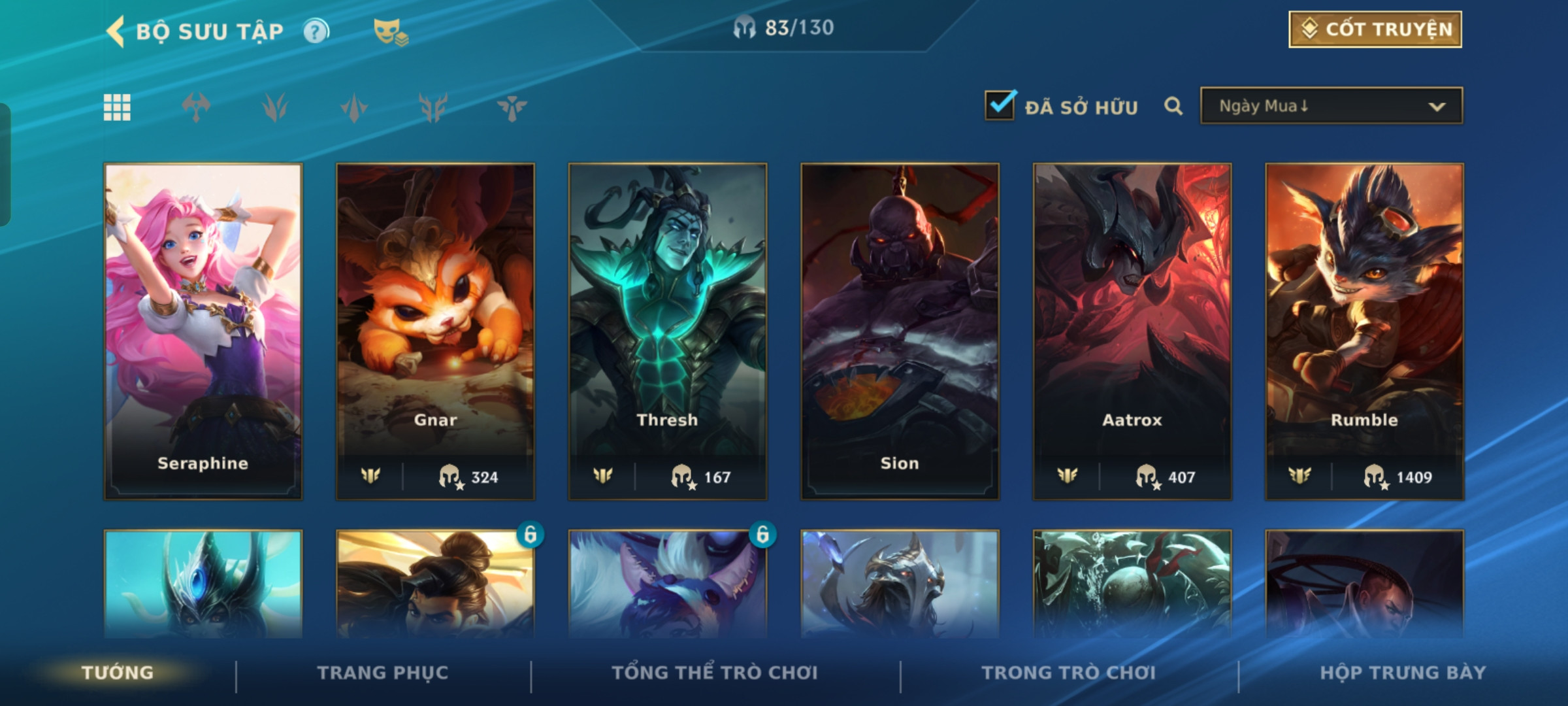
Task: Click the magnifying glass search icon
Action: [1173, 106]
